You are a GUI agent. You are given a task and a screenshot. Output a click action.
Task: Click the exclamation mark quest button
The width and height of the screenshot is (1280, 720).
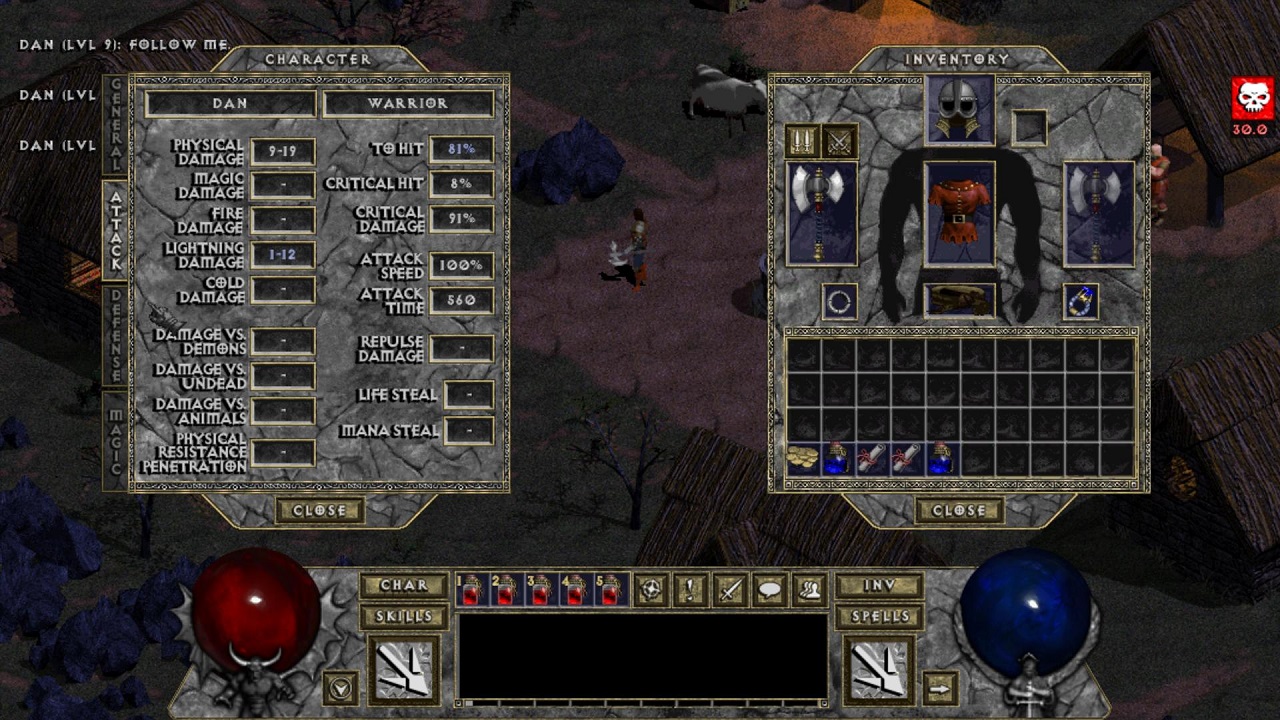[690, 590]
